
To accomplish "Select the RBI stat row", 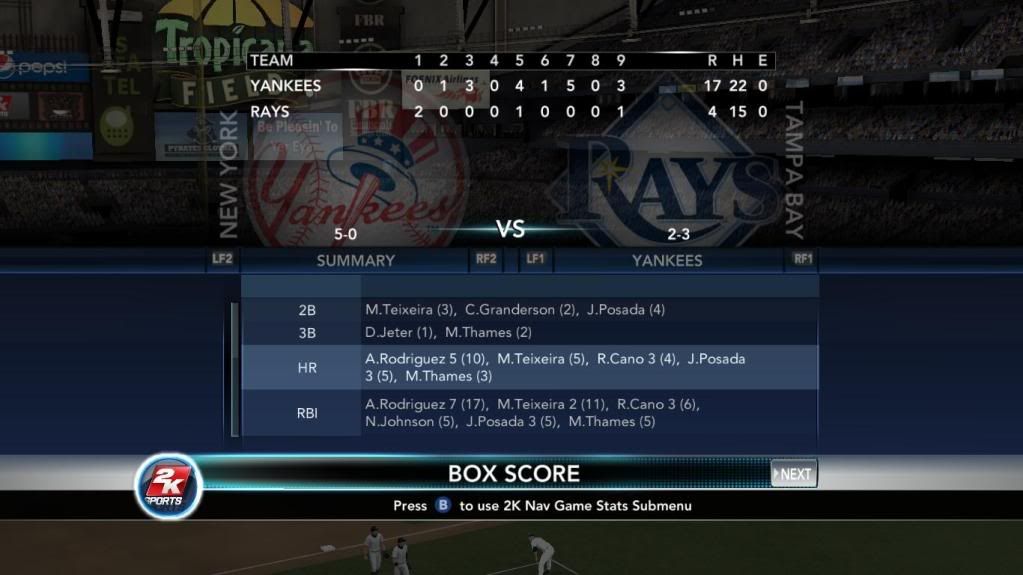I will coord(529,413).
